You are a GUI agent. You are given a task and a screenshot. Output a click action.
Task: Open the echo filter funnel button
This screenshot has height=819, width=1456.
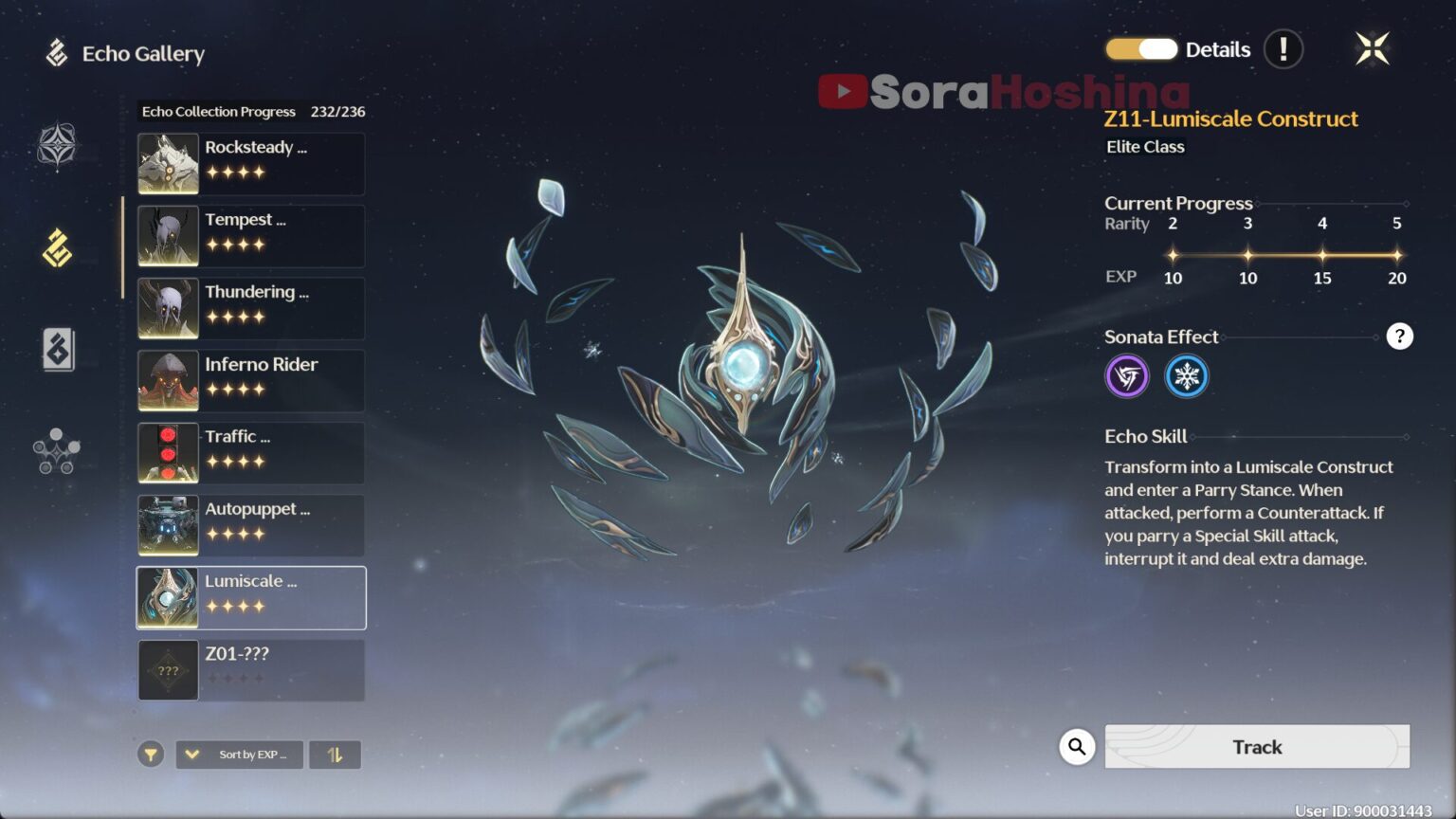tap(151, 755)
